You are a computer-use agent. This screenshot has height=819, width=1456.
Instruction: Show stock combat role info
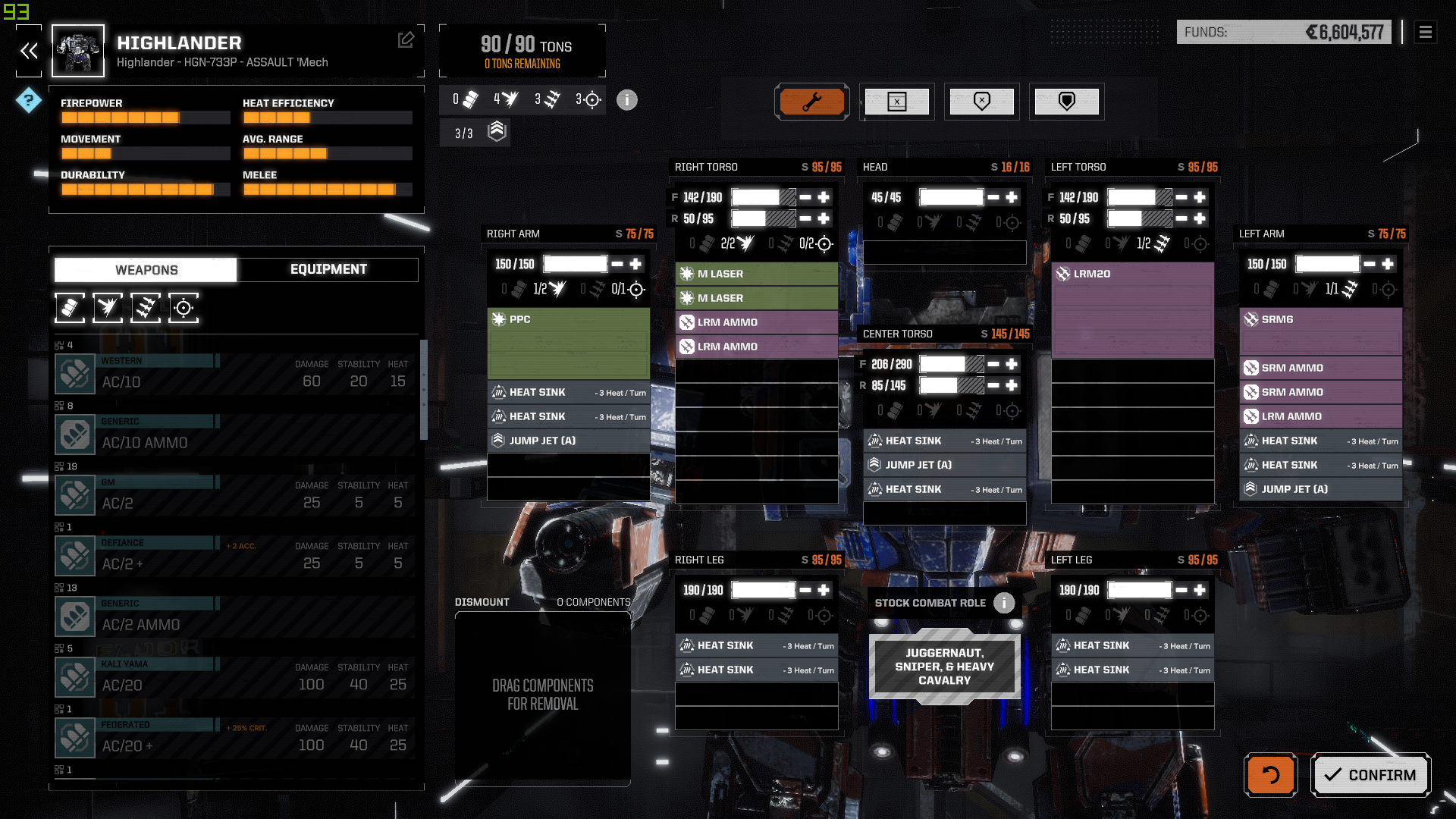1004,603
